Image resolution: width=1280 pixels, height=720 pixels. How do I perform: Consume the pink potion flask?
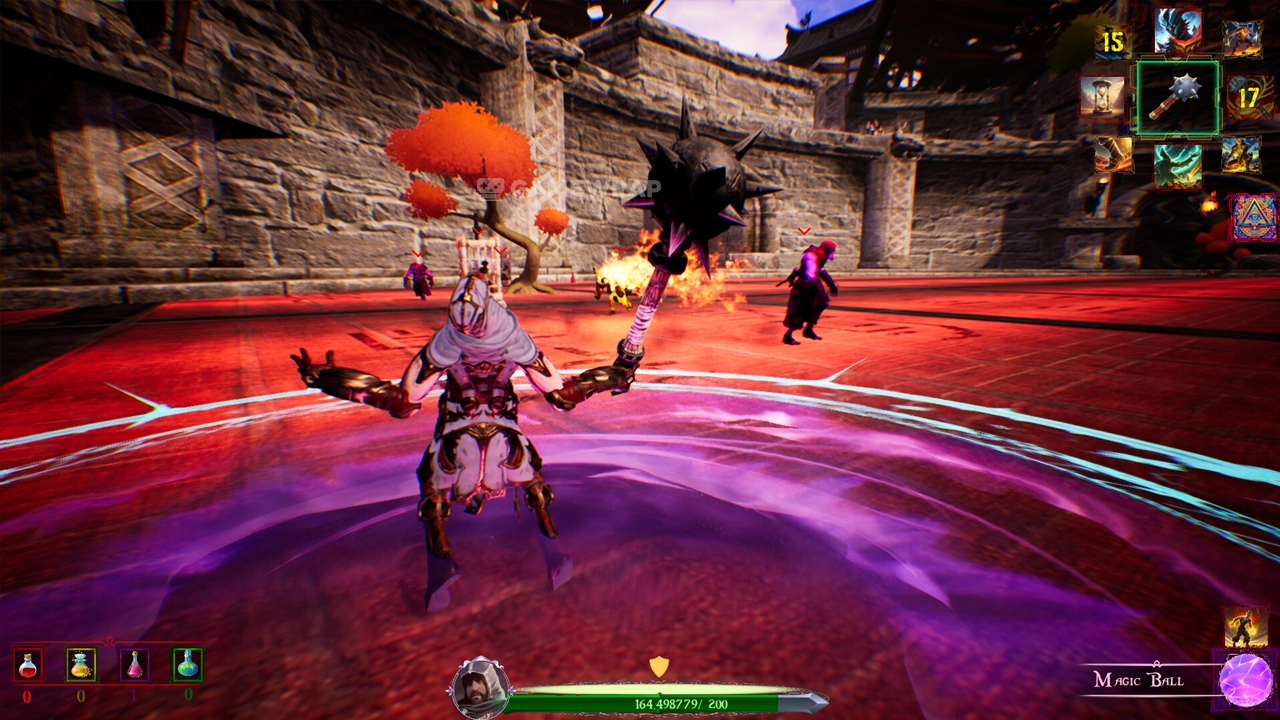tap(134, 664)
